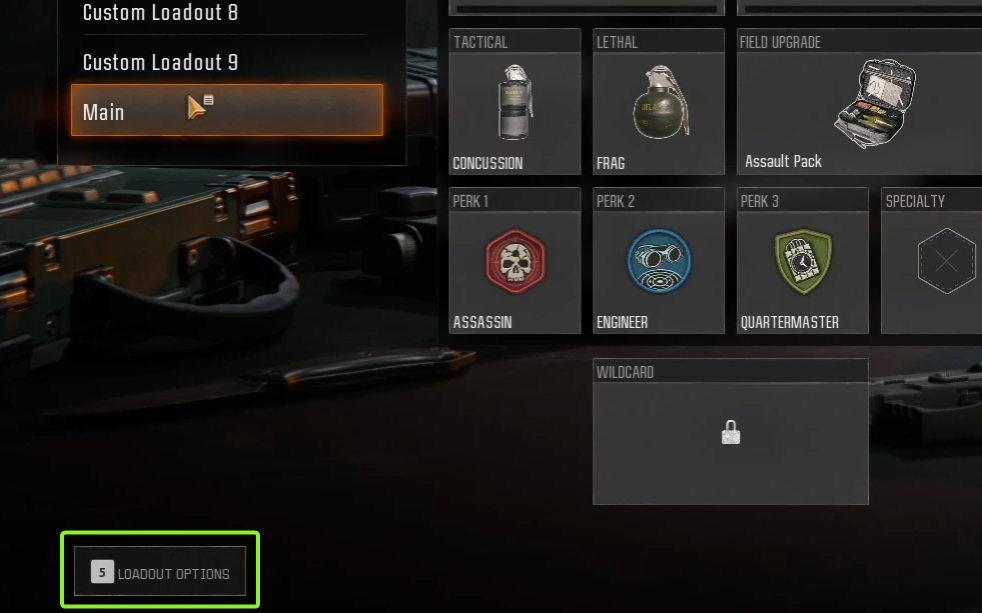Select the locked Wildcard slot
This screenshot has width=982, height=613.
coord(730,432)
